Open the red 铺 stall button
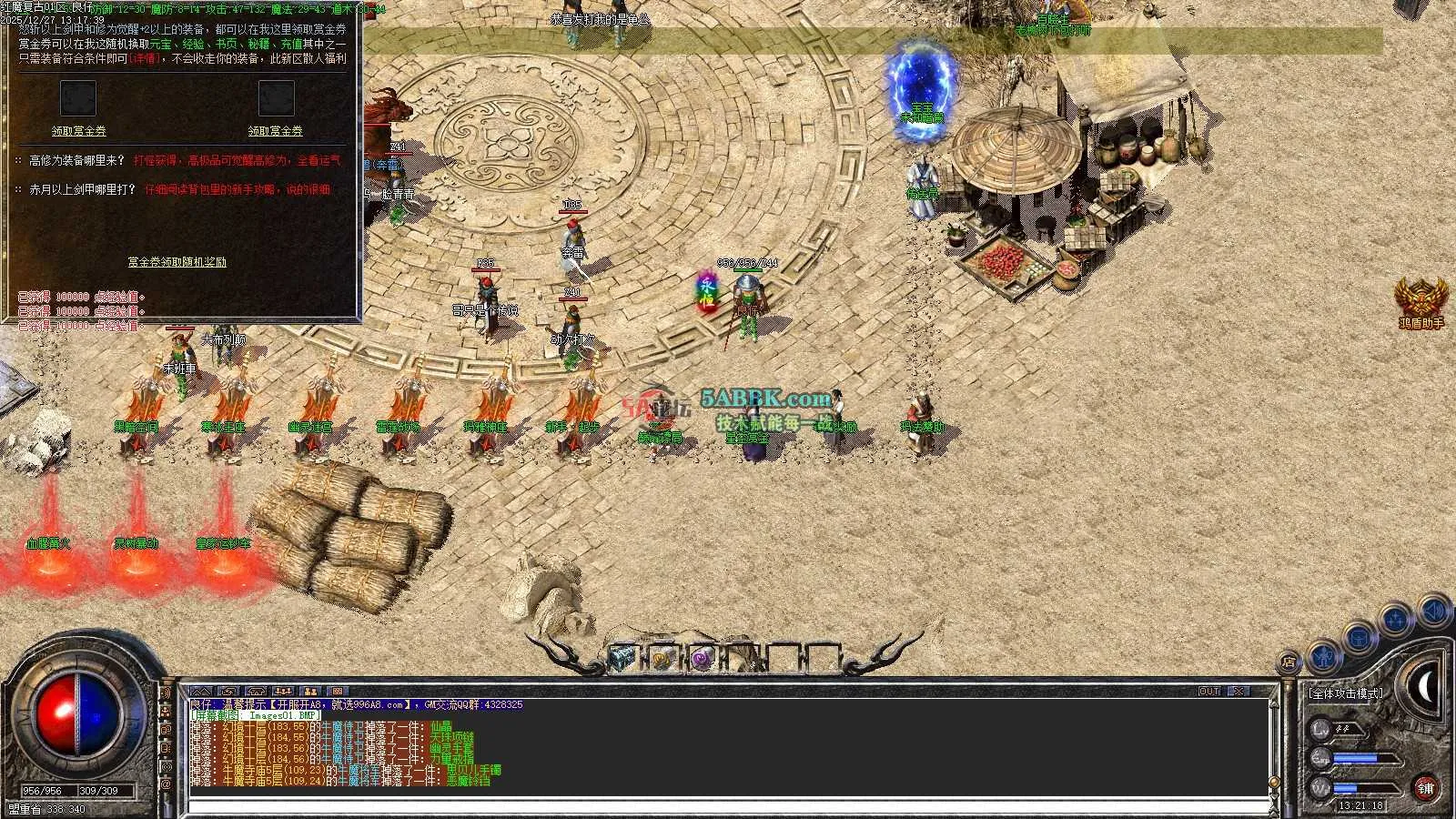1456x819 pixels. 1425,788
